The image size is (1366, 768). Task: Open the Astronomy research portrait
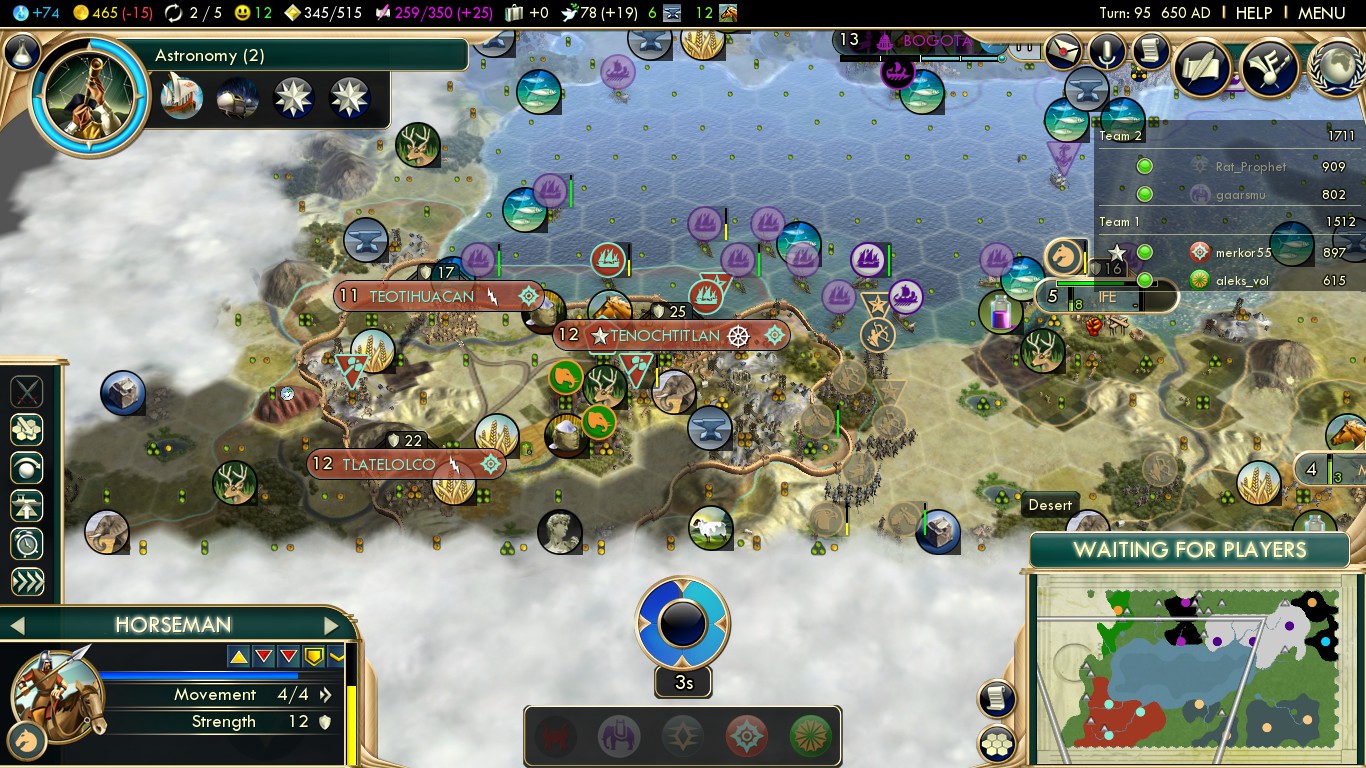[89, 97]
